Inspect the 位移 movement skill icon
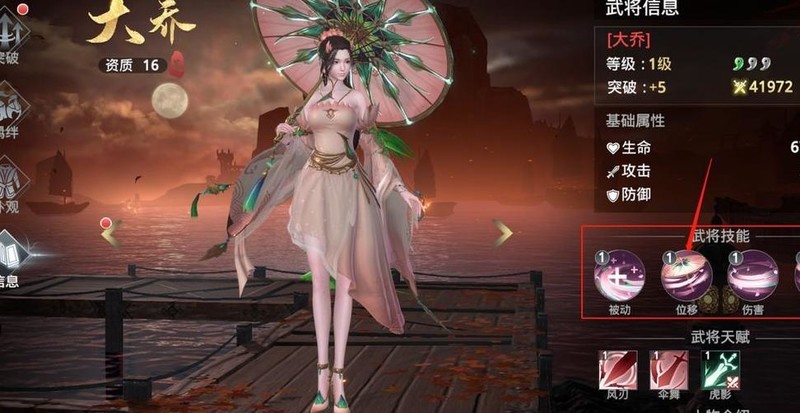Viewport: 800px width, 413px height. 686,276
